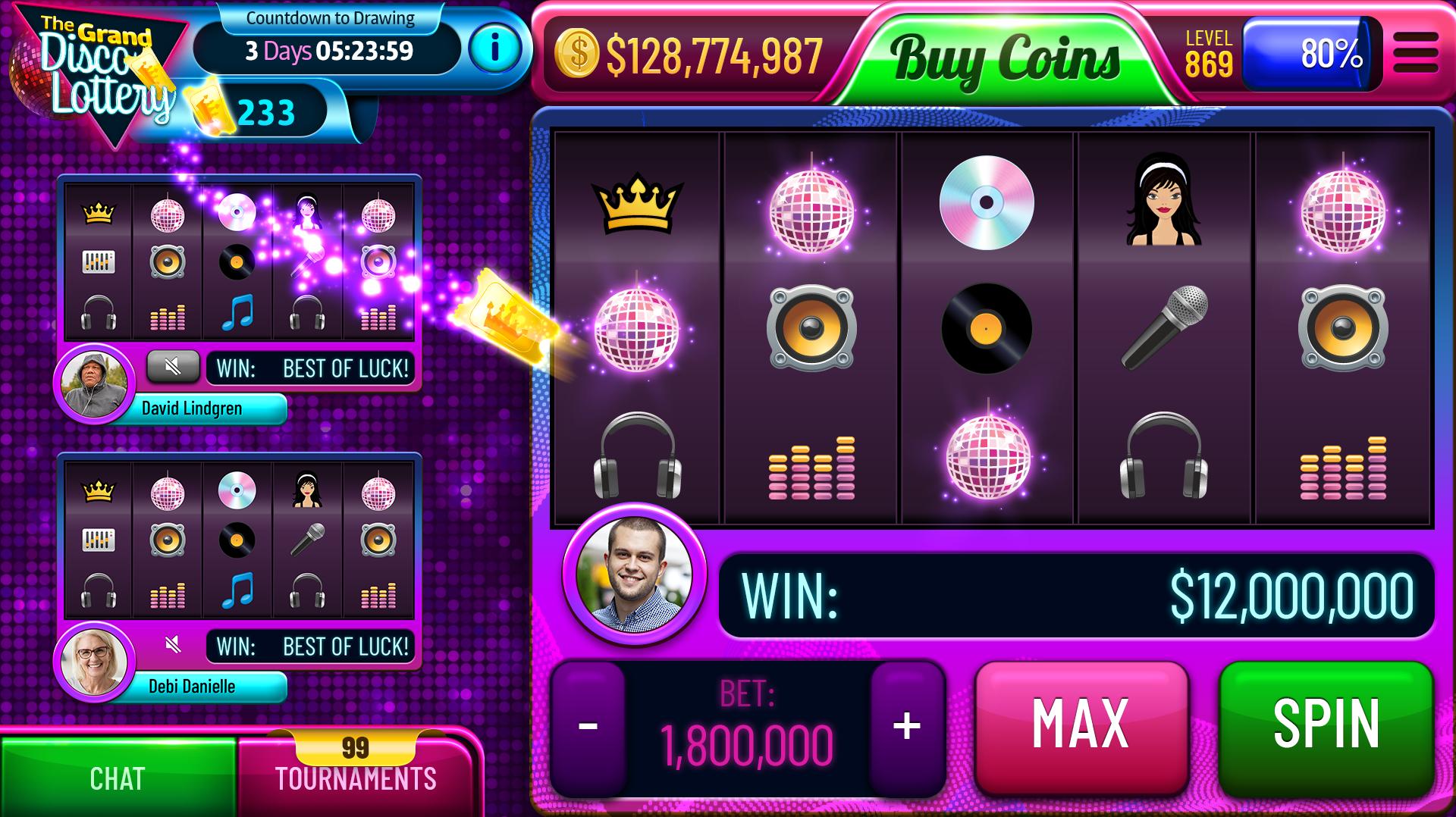Image resolution: width=1456 pixels, height=817 pixels.
Task: Increase the bet with the plus button
Action: (x=907, y=726)
